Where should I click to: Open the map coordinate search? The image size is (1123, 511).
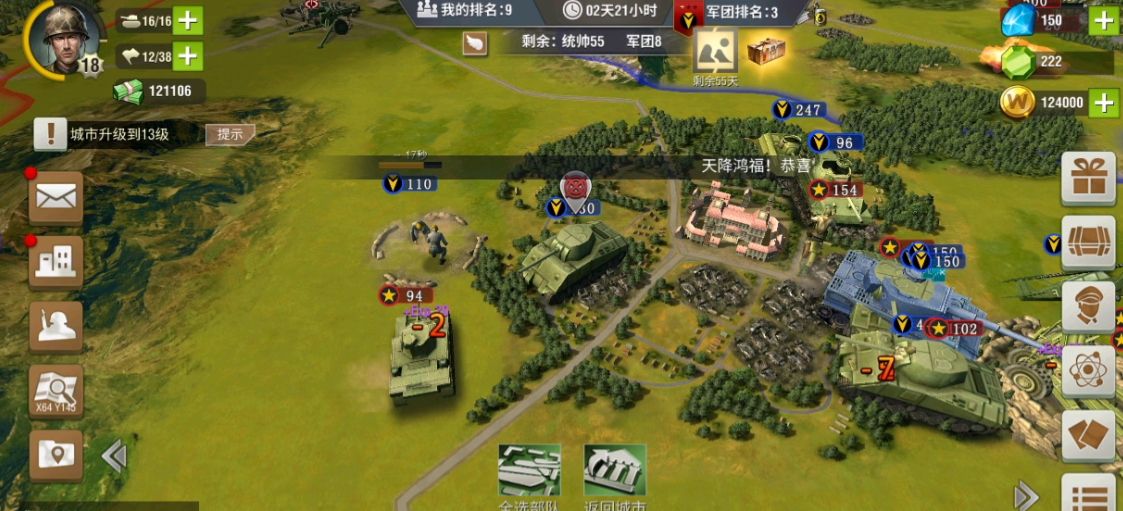pos(56,390)
